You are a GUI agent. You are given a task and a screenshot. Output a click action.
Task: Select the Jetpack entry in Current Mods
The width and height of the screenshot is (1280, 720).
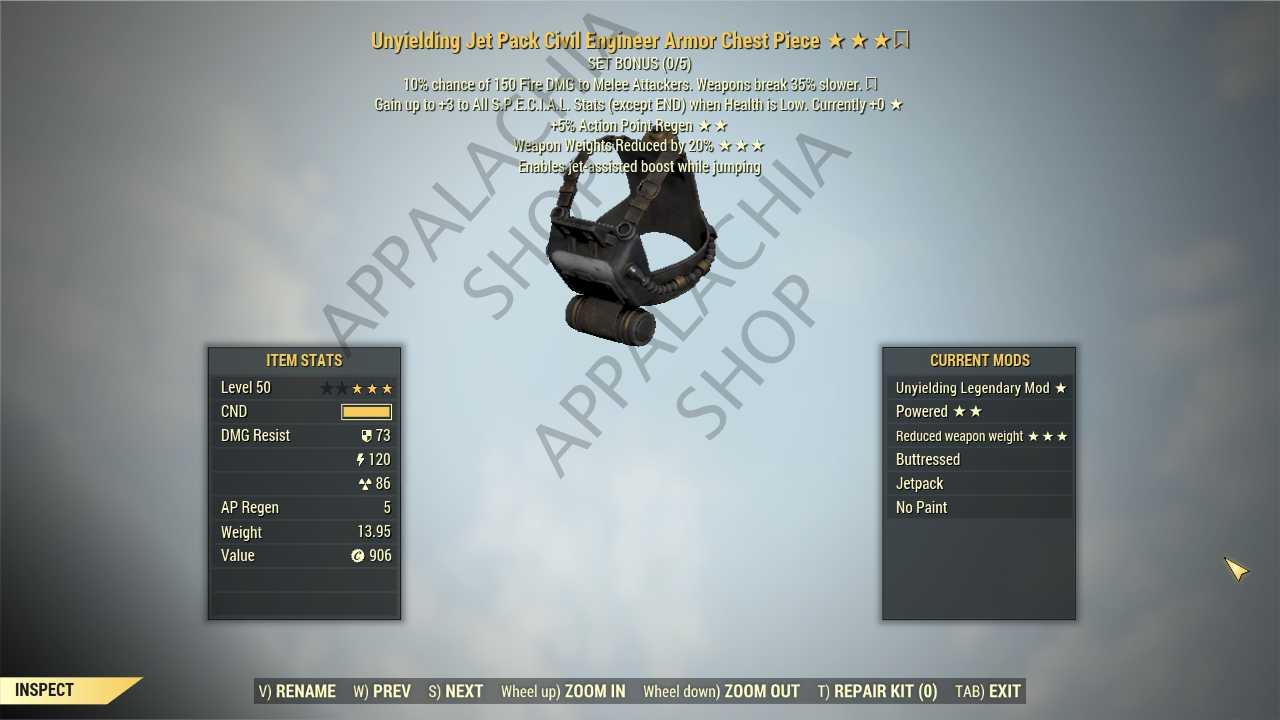coord(919,483)
